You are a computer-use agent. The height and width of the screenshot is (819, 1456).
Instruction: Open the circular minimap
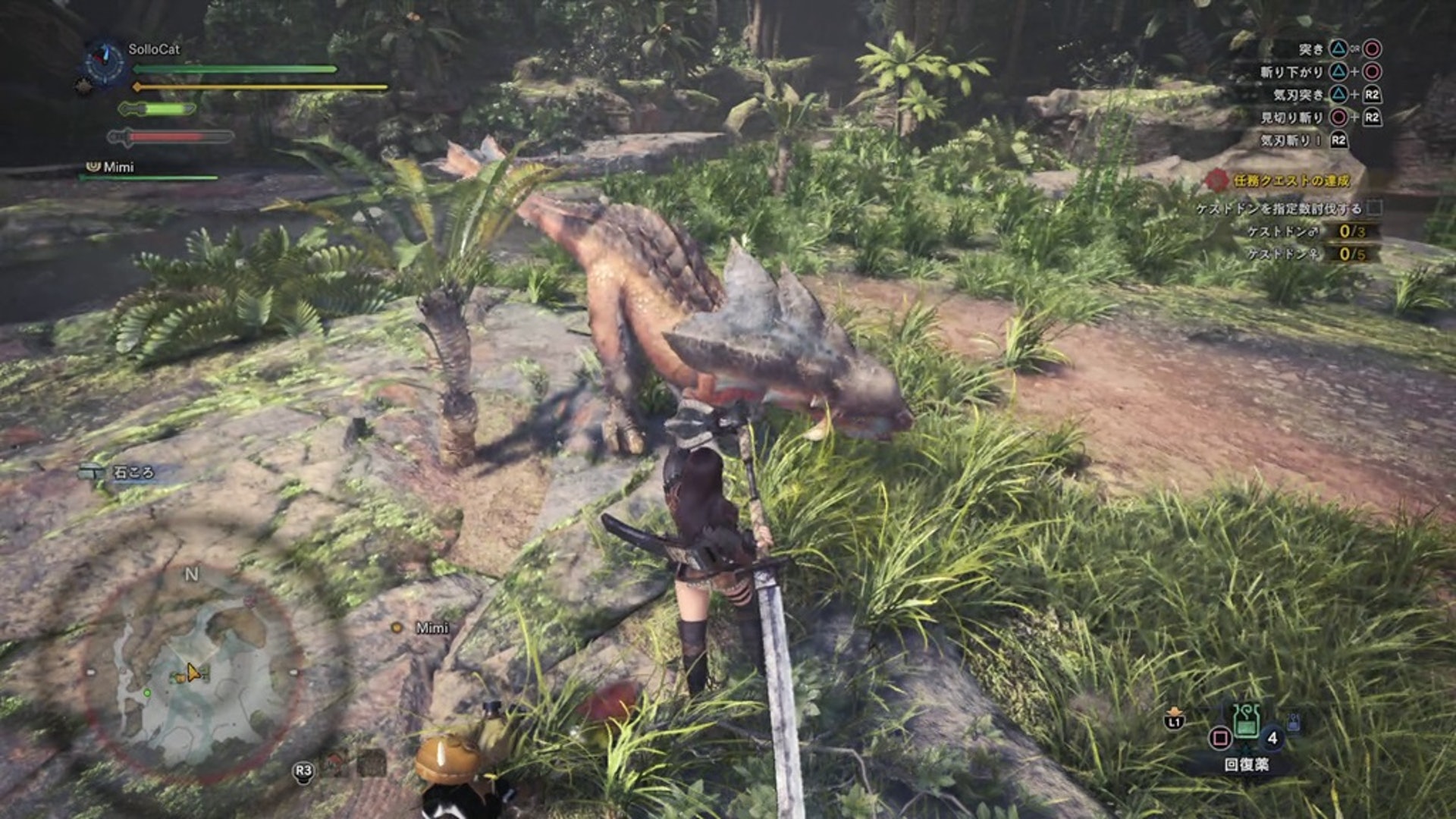coord(193,670)
